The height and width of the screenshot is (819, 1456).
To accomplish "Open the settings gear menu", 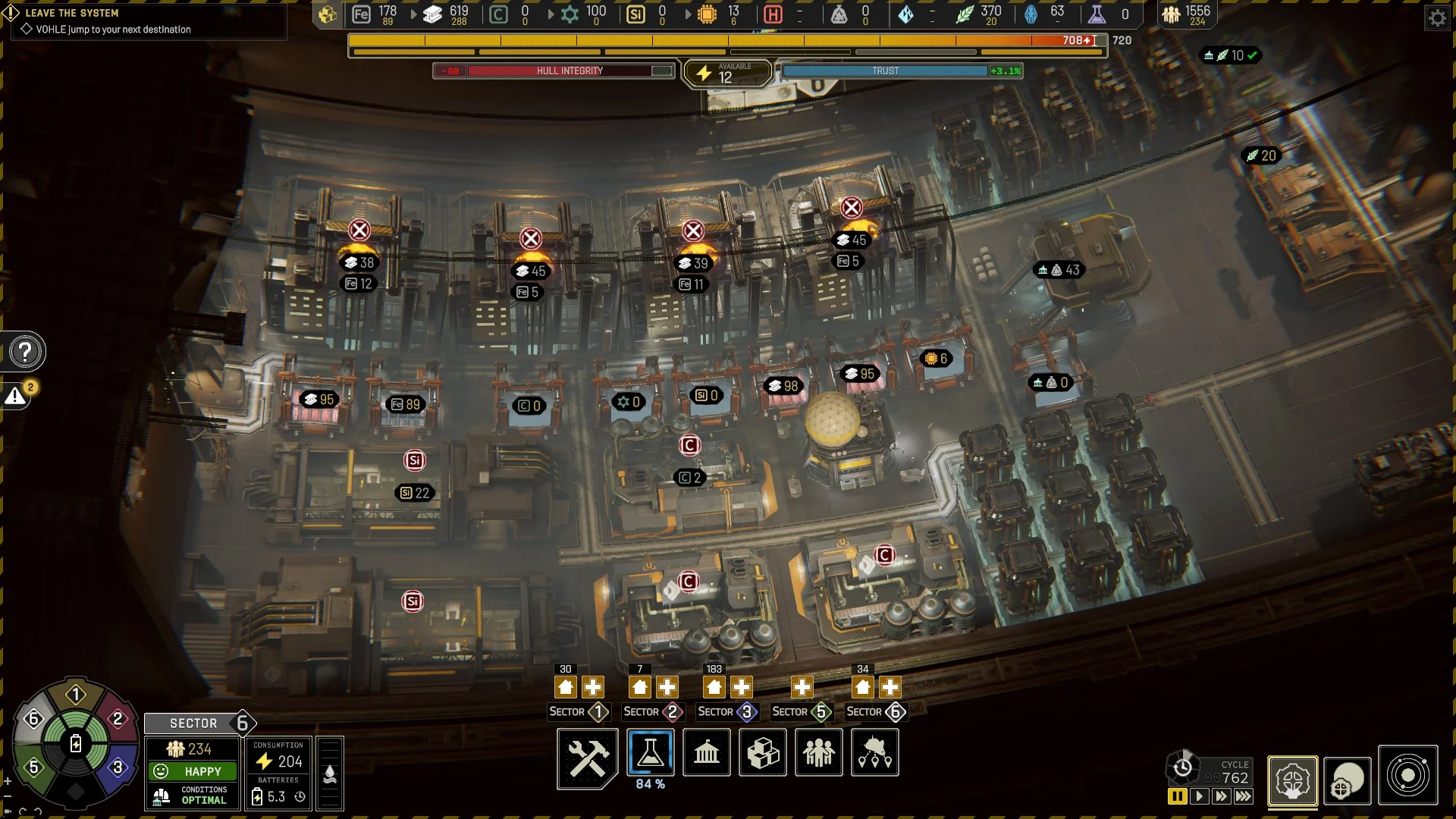I will point(1437,17).
